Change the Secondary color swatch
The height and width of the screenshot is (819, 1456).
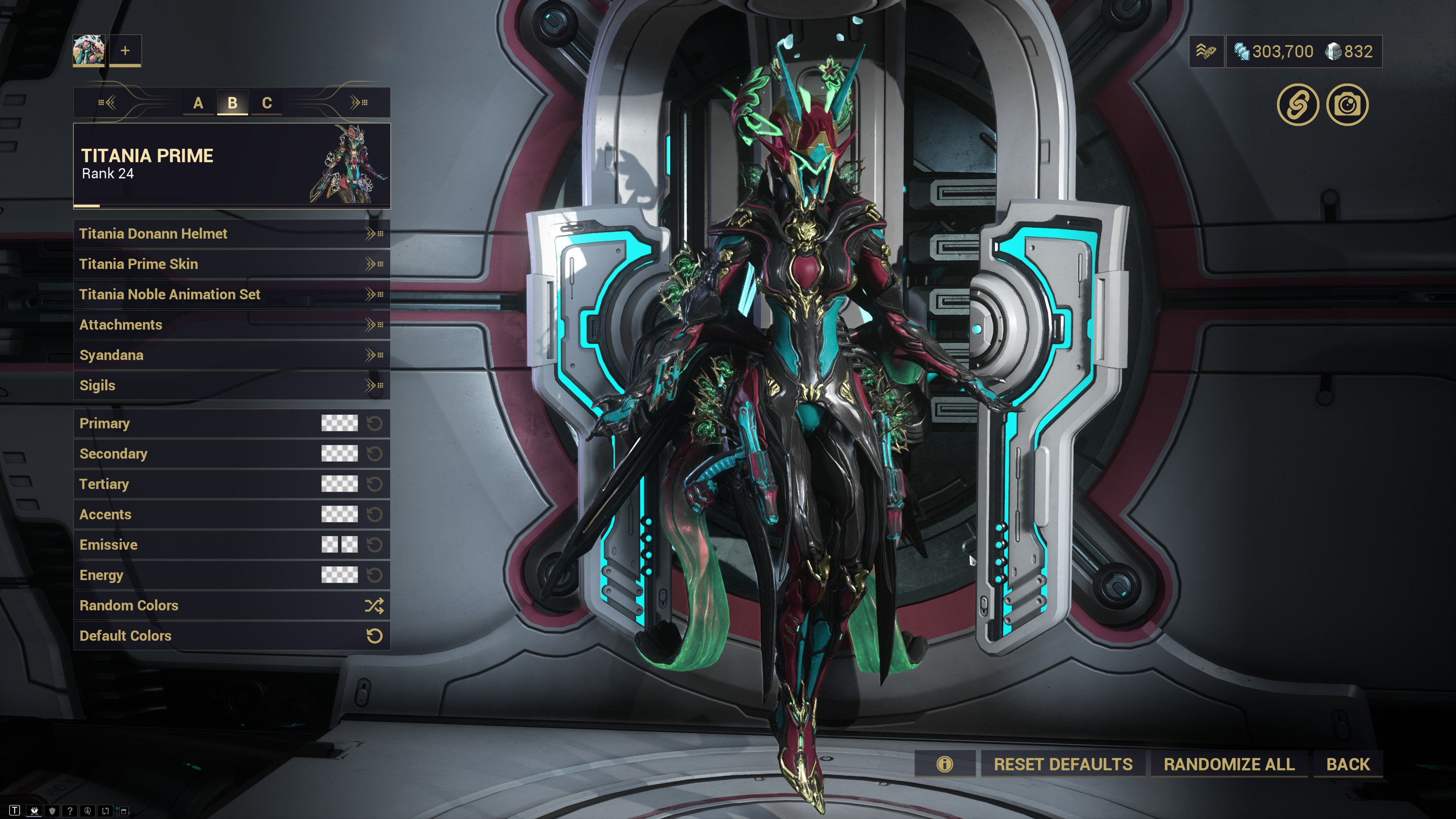339,454
